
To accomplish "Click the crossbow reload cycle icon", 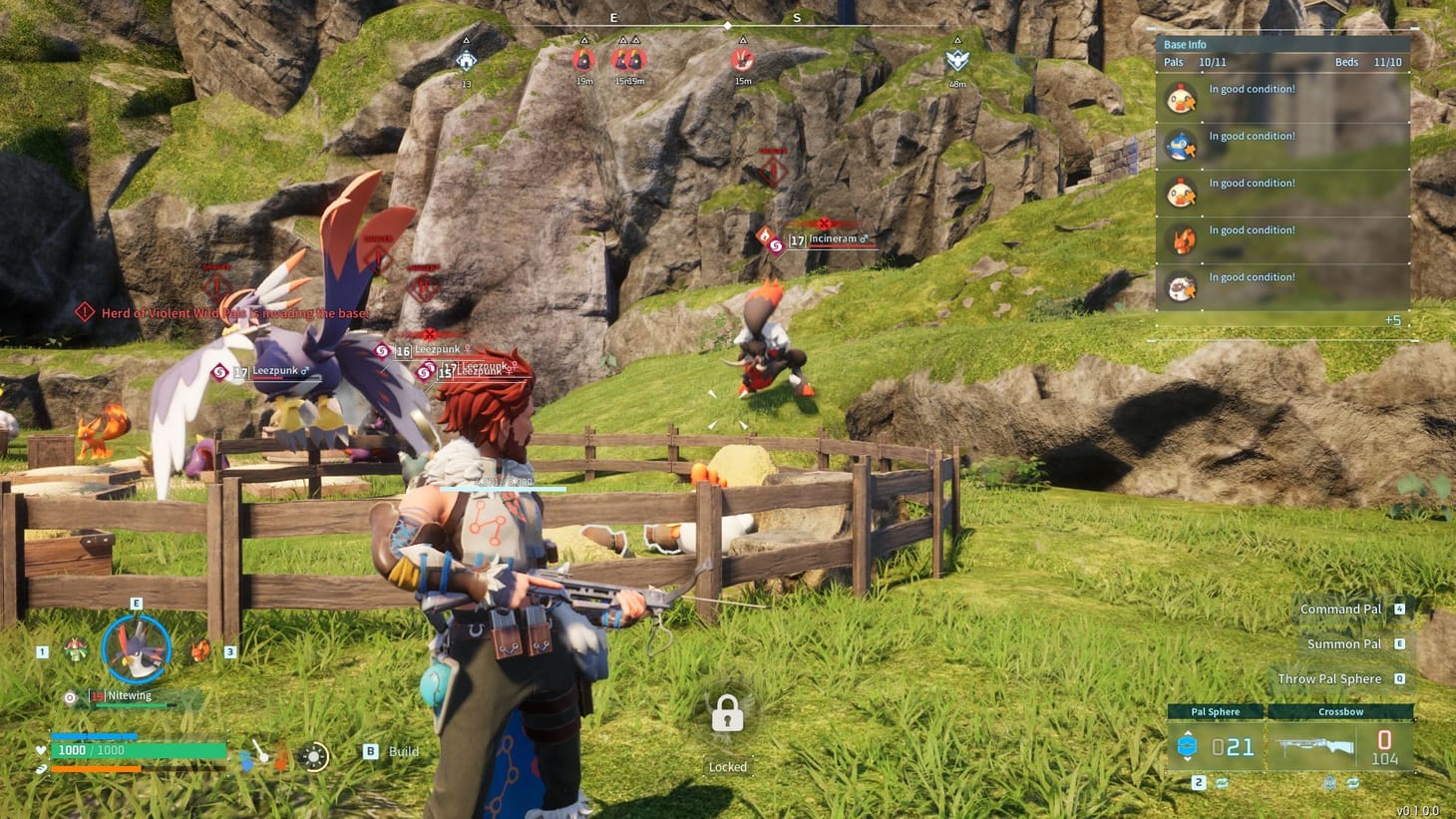I will (x=1355, y=783).
